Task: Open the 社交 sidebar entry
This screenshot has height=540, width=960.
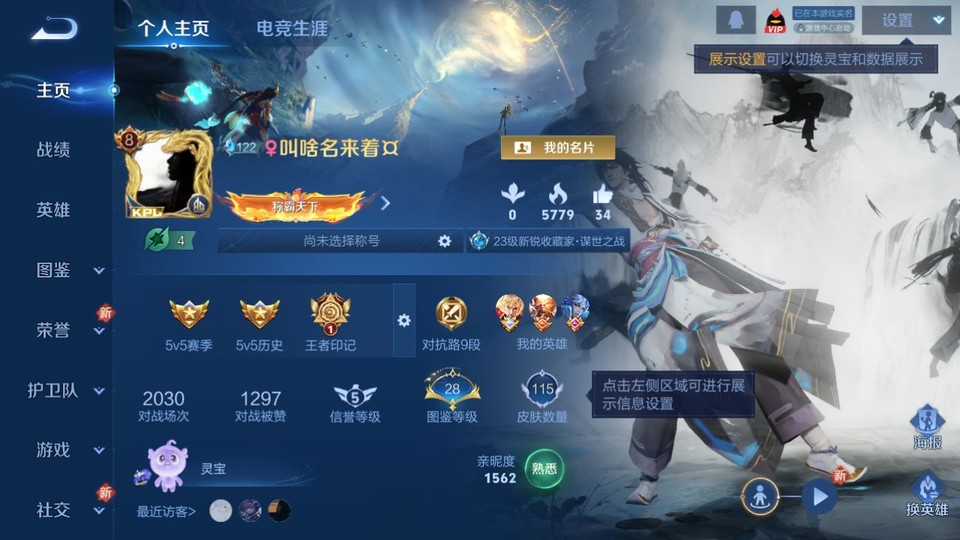Action: [66, 510]
